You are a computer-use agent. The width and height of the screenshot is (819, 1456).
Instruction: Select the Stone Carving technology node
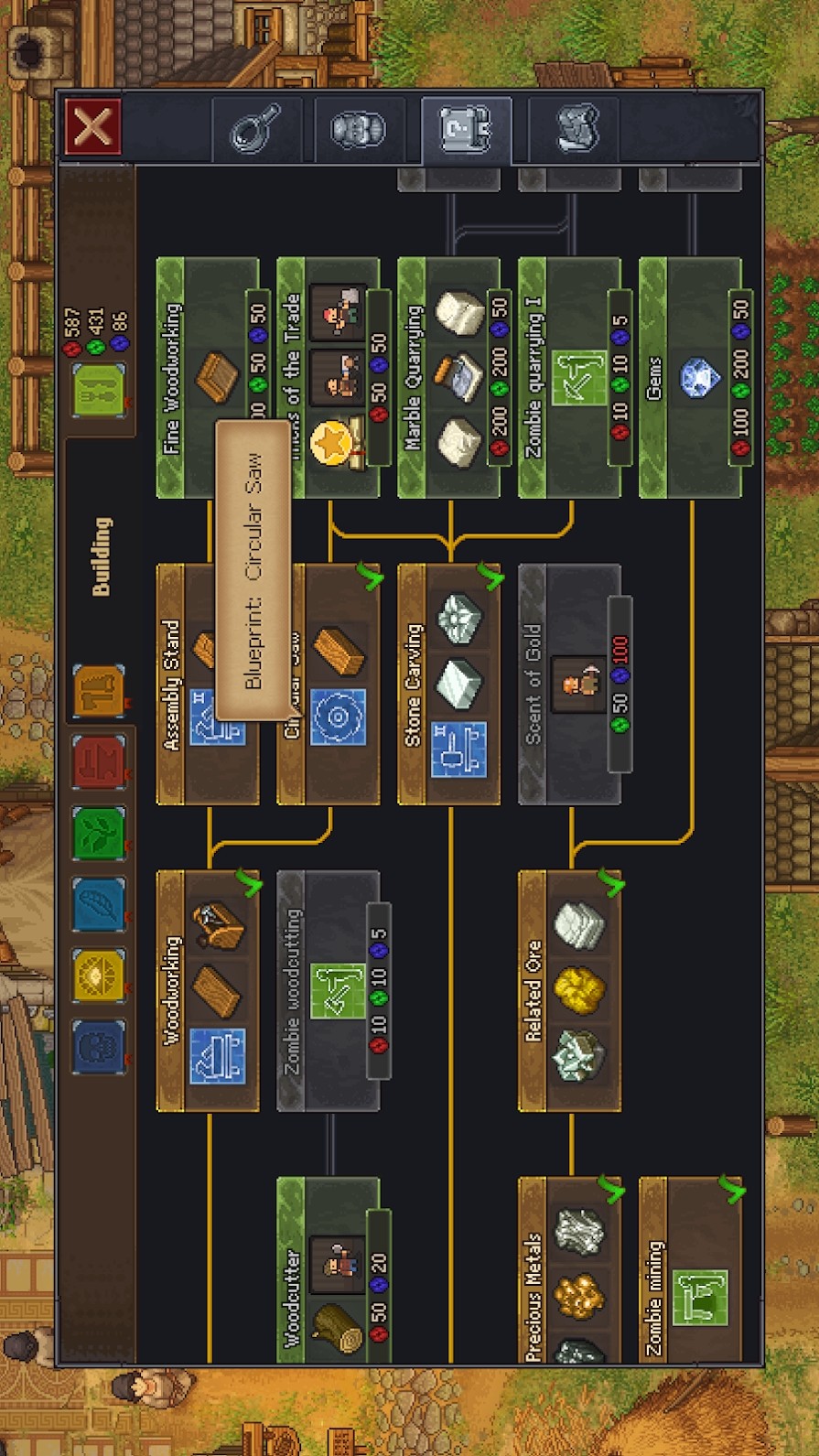pos(449,685)
